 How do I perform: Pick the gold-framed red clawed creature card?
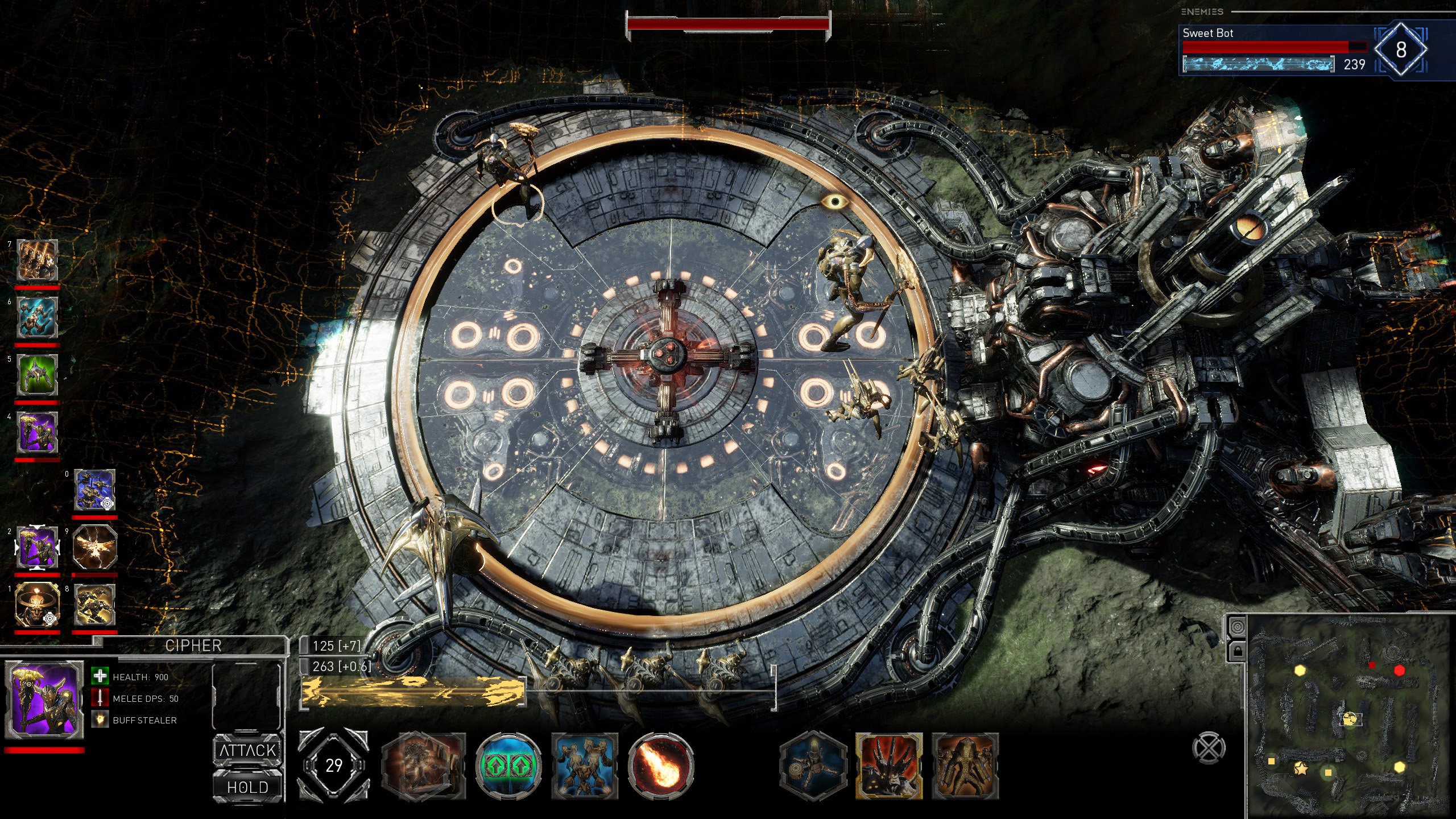click(x=890, y=766)
